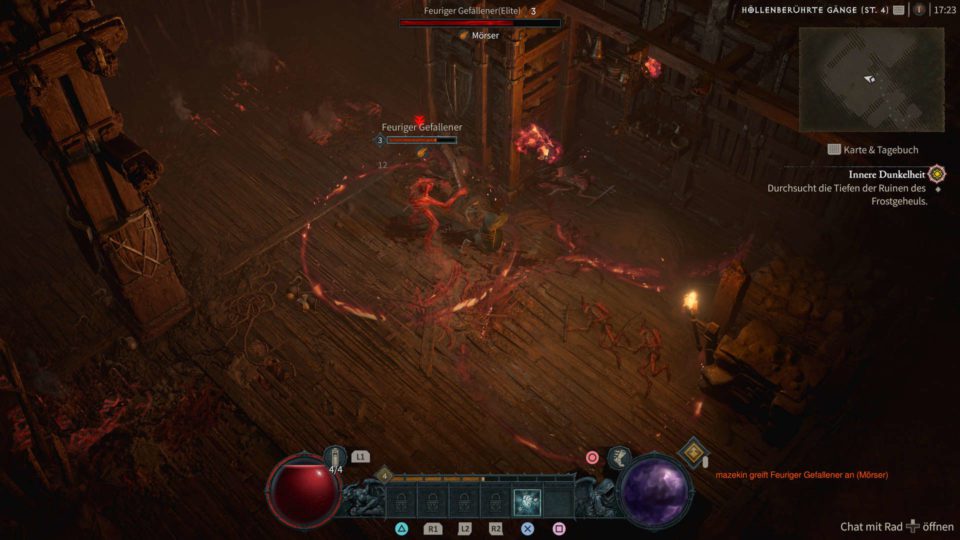Trigger the boot-shaped evade ability icon
960x540 pixels.
tap(619, 457)
